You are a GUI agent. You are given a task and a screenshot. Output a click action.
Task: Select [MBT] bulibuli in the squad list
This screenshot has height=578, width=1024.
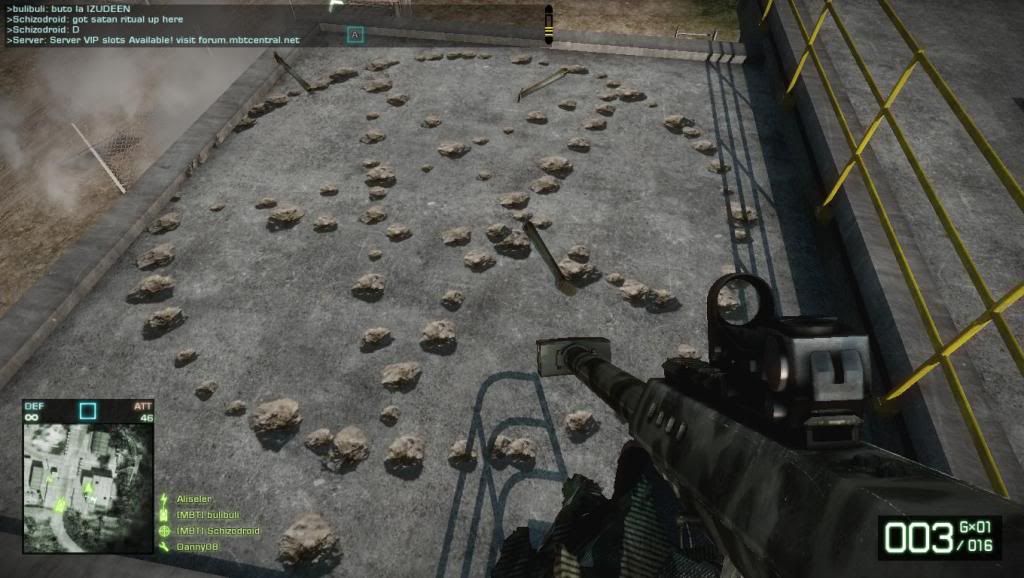pyautogui.click(x=209, y=514)
